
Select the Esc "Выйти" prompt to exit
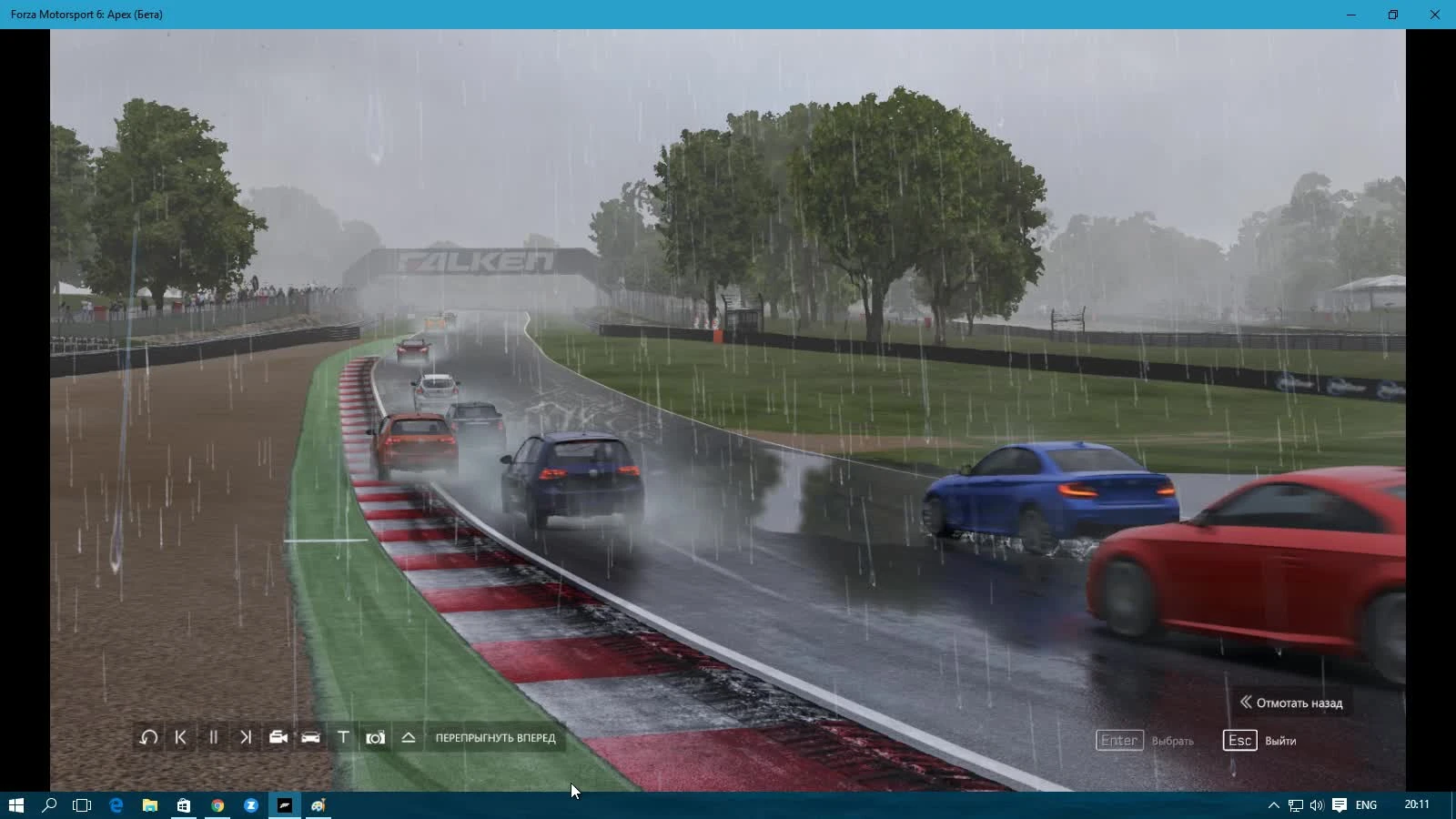pos(1261,740)
